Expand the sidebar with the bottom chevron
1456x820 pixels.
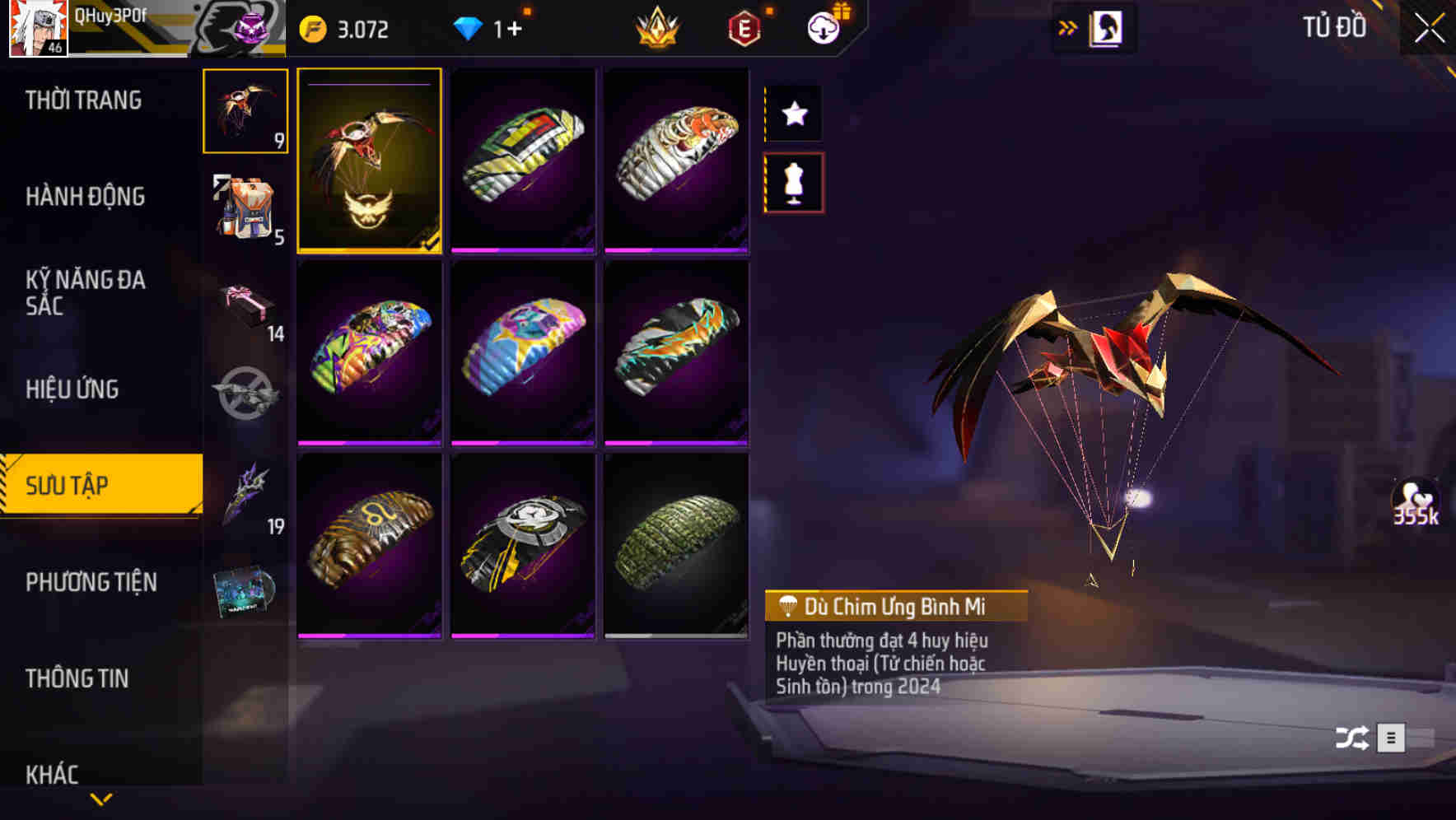tap(101, 798)
